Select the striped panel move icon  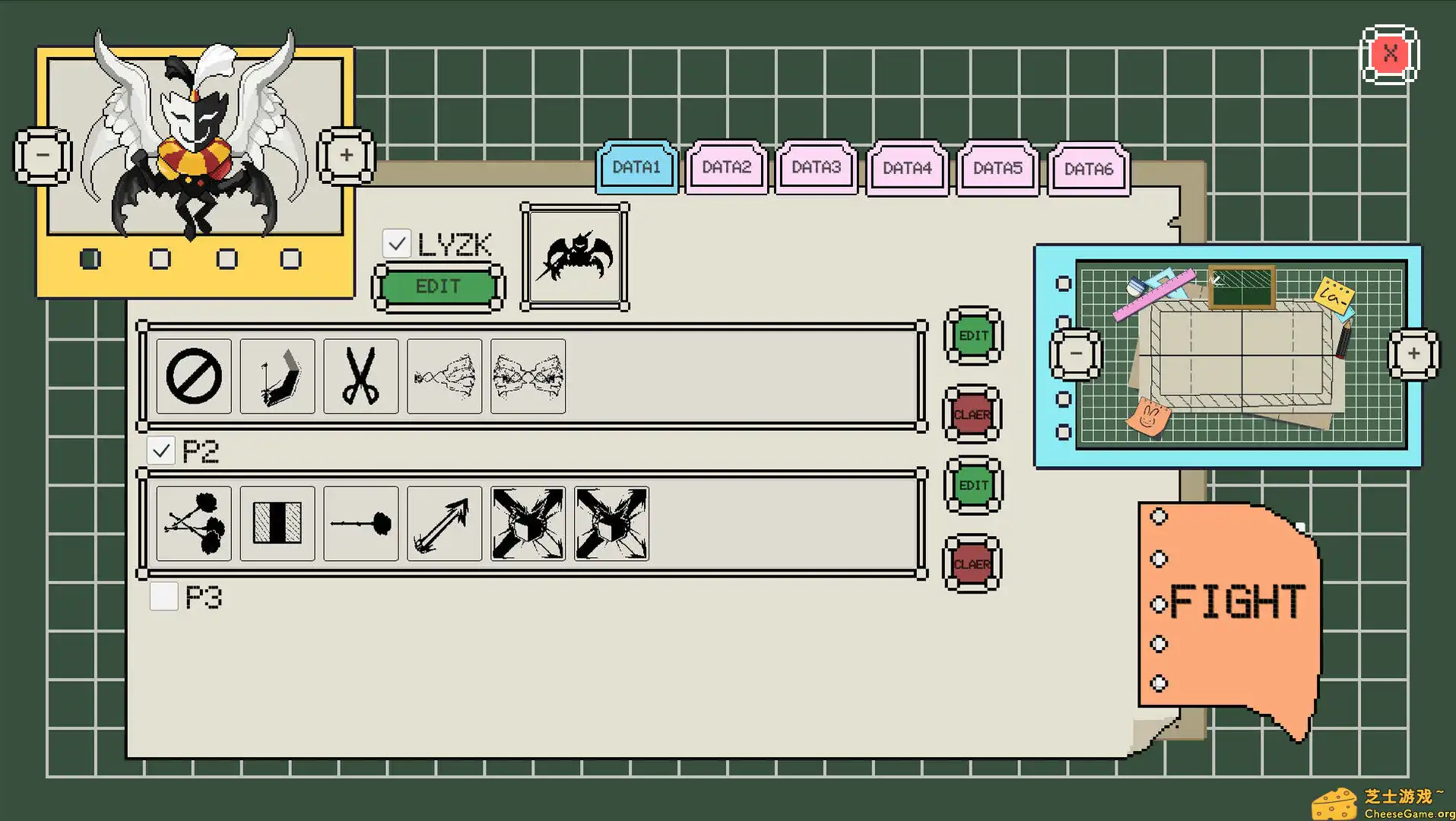click(276, 524)
